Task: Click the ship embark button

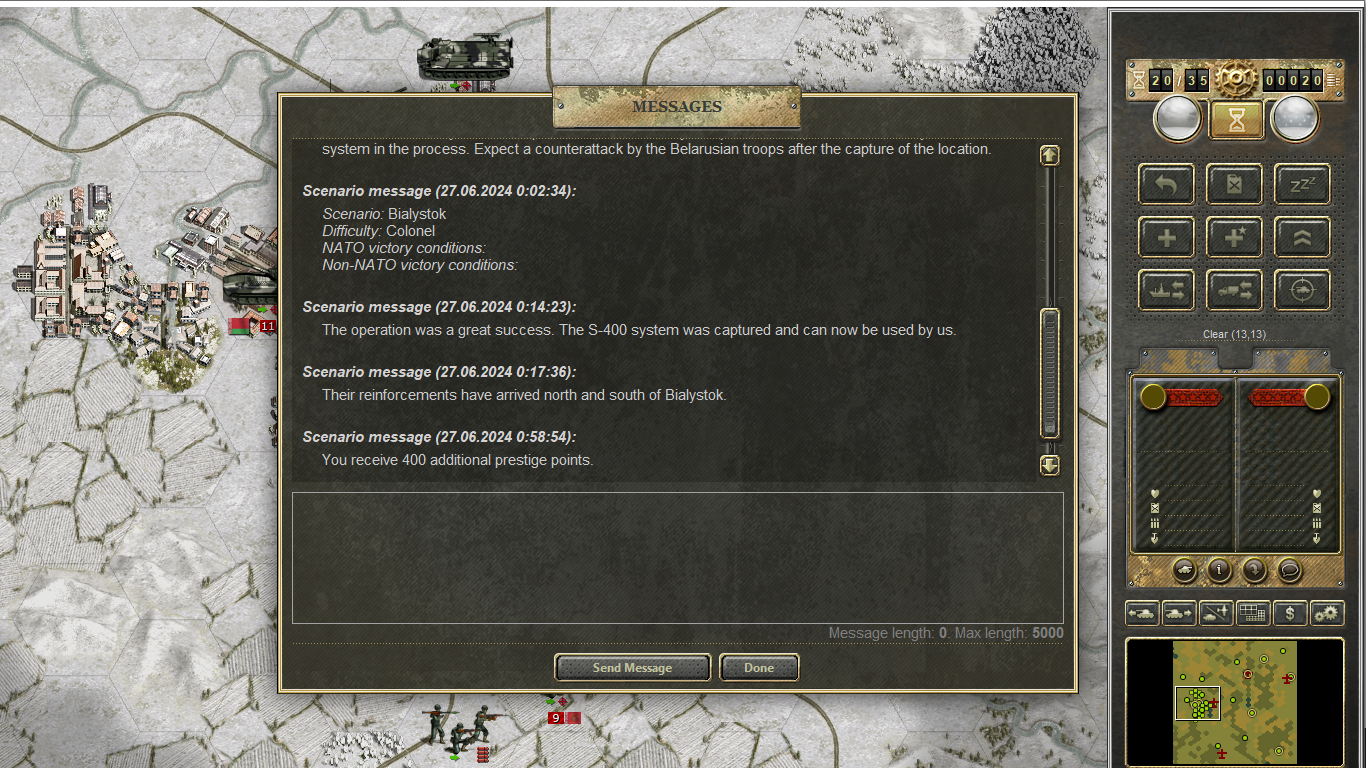Action: point(1166,291)
